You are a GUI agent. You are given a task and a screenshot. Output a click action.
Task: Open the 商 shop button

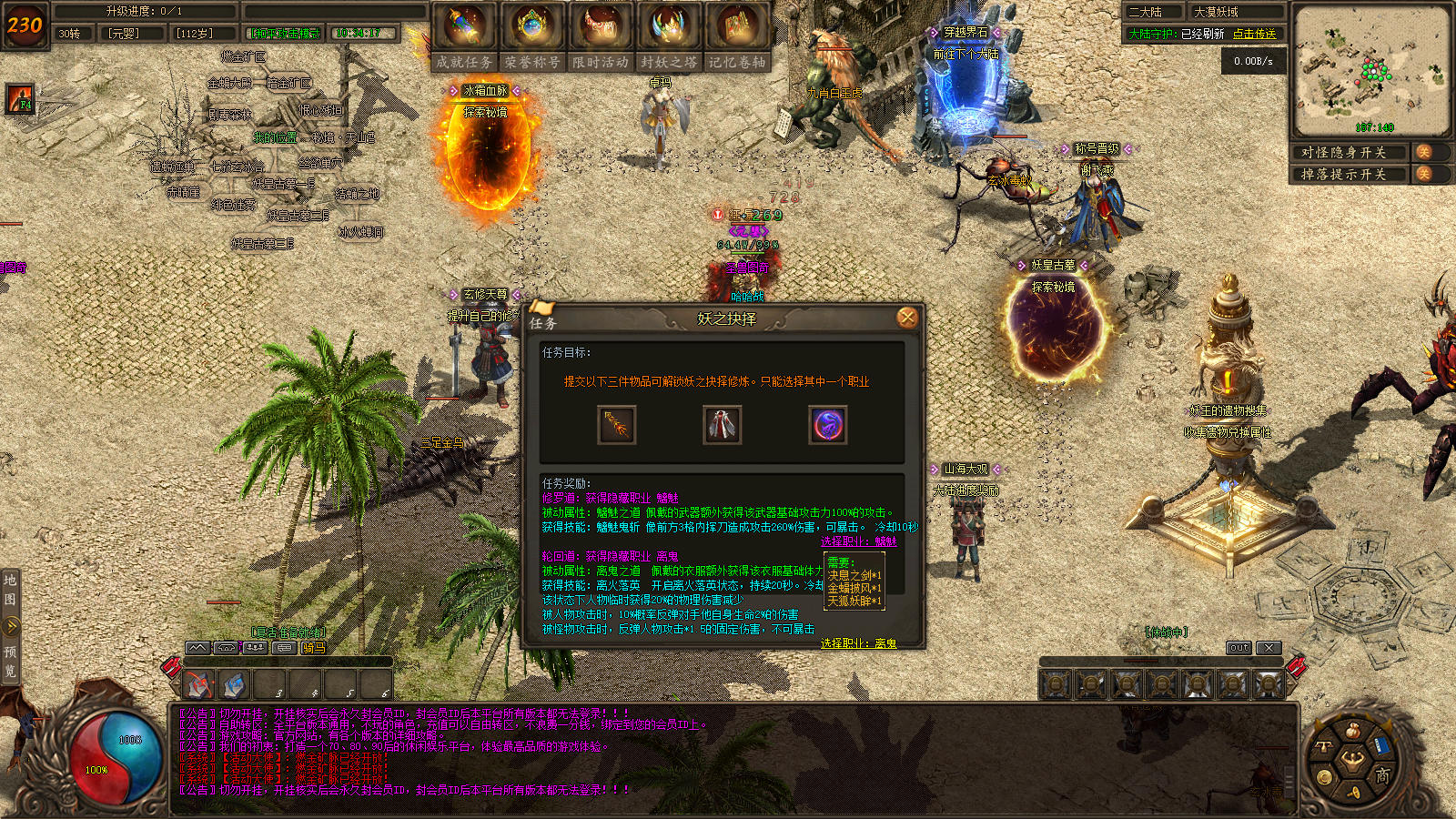[x=1382, y=774]
